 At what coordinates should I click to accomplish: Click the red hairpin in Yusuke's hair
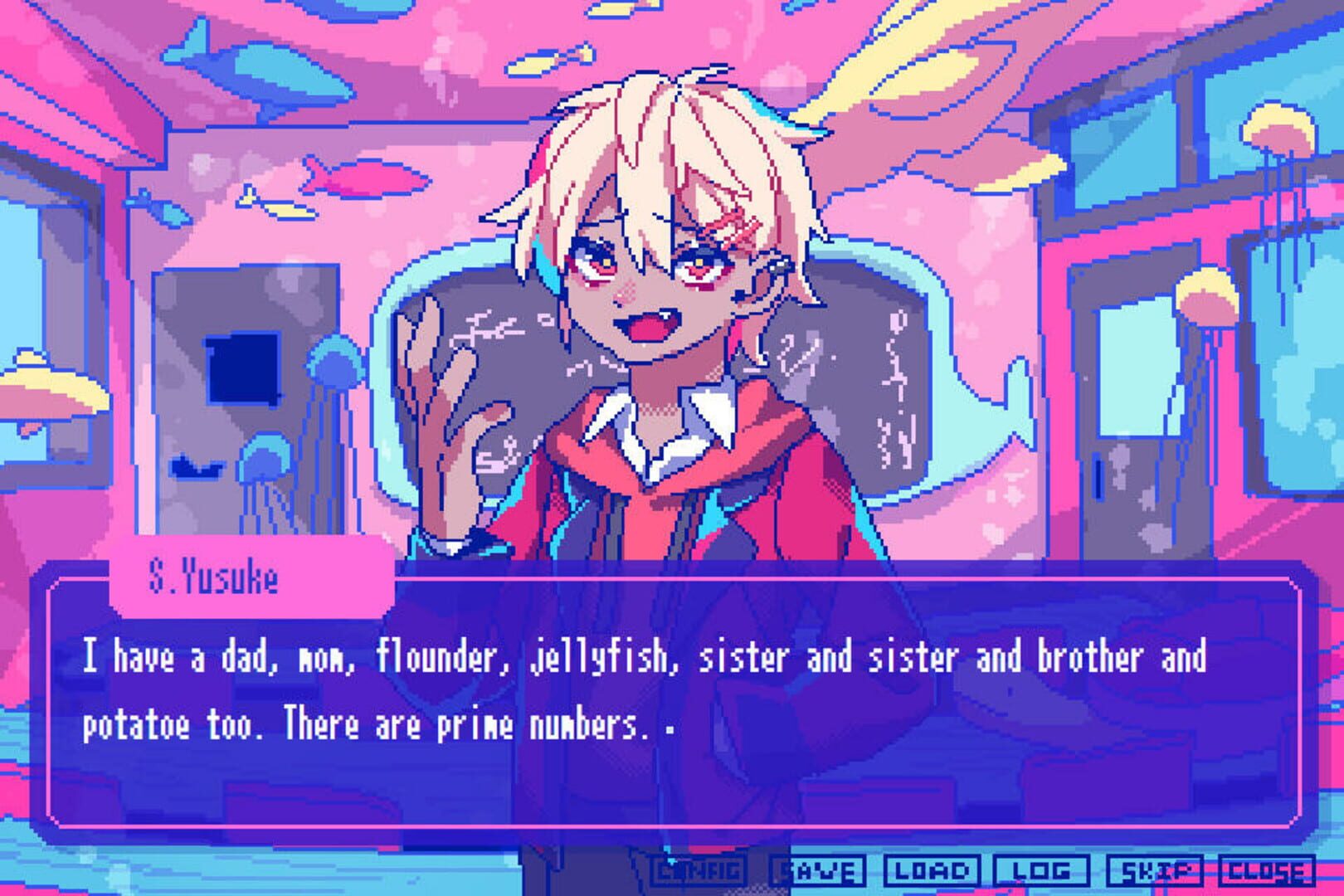click(x=734, y=224)
